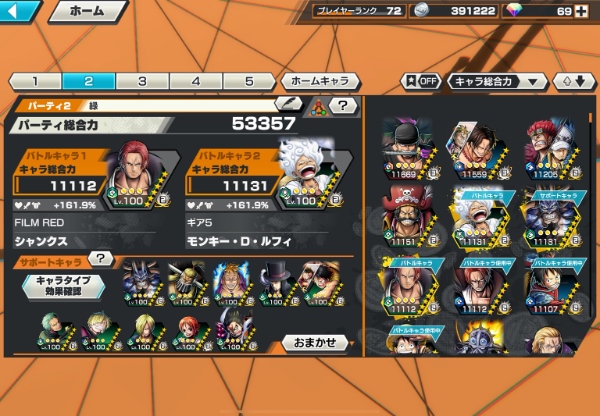Add rainbow diamonds with the plus button
Viewport: 600px width, 416px height.
click(582, 11)
